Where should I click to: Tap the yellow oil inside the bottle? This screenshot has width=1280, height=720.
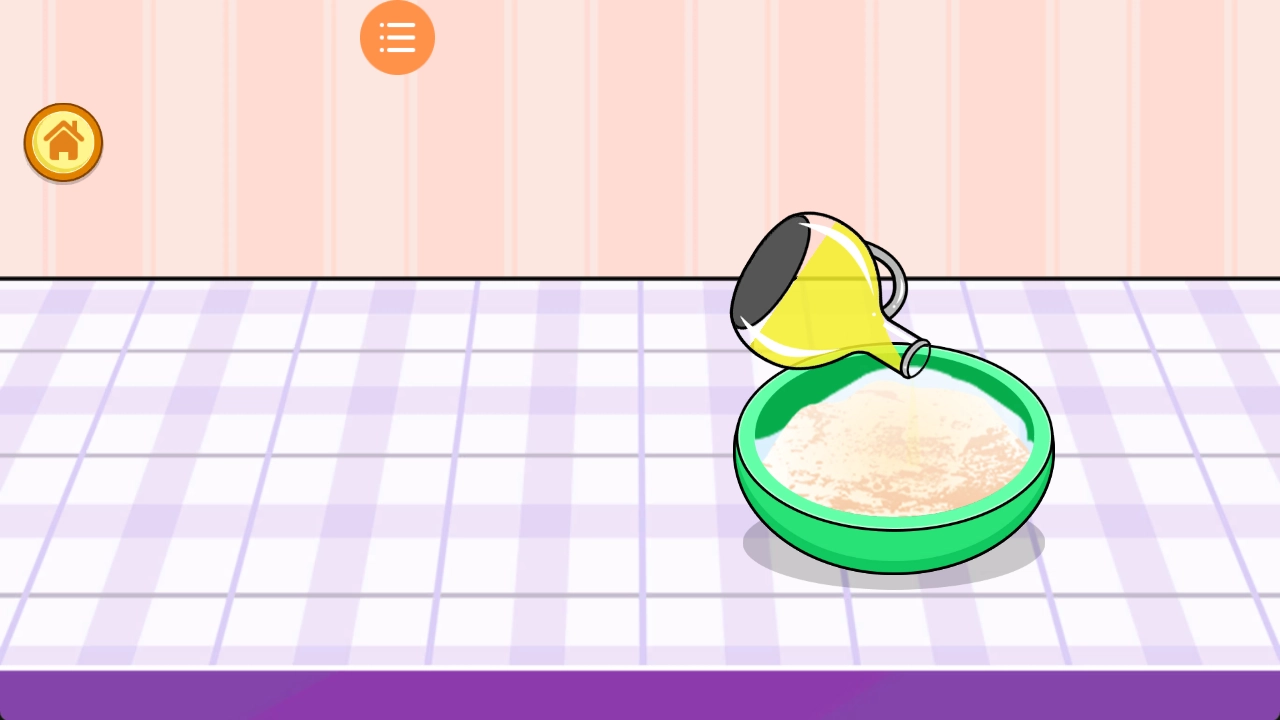[830, 310]
